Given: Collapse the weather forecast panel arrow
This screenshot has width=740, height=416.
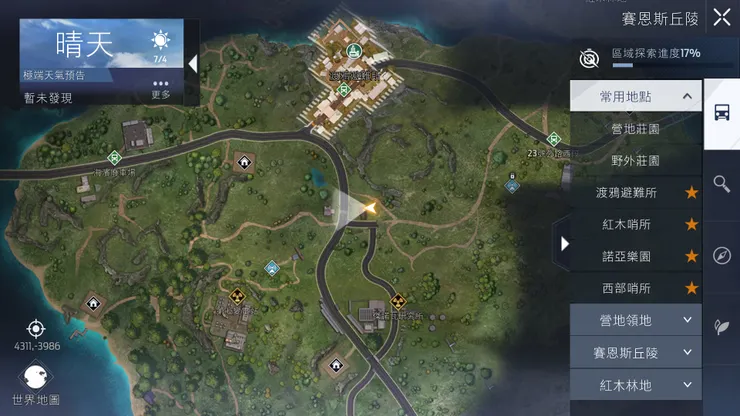Looking at the screenshot, I should click(192, 63).
